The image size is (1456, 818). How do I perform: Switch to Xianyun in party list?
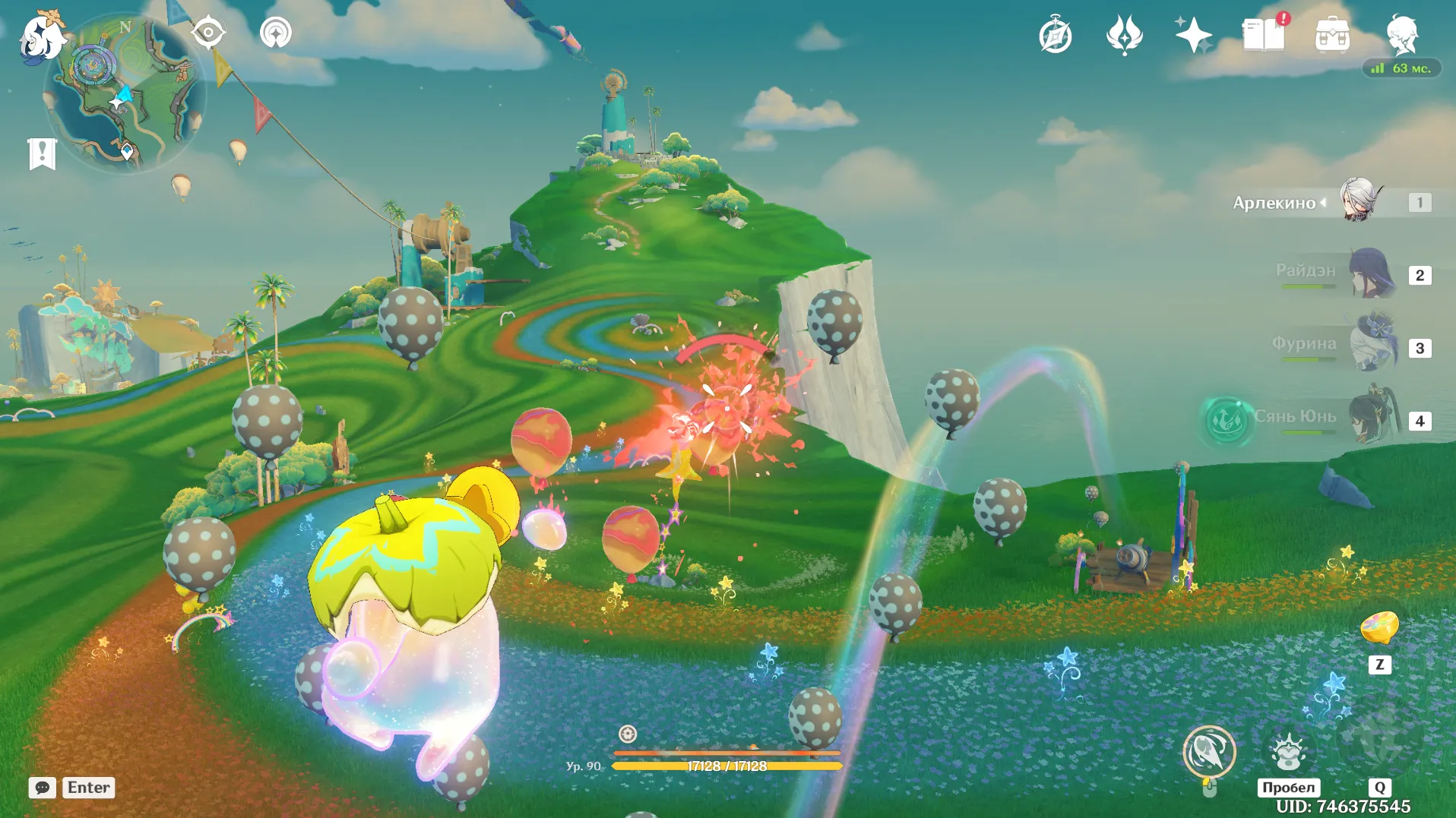pyautogui.click(x=1372, y=419)
